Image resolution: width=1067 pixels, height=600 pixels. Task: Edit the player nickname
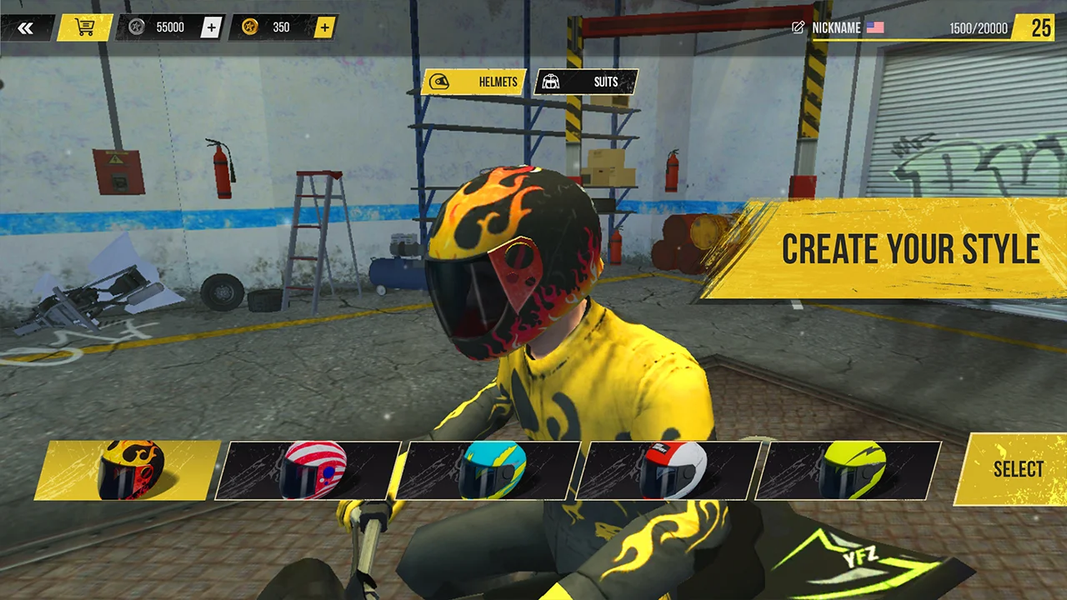click(798, 28)
